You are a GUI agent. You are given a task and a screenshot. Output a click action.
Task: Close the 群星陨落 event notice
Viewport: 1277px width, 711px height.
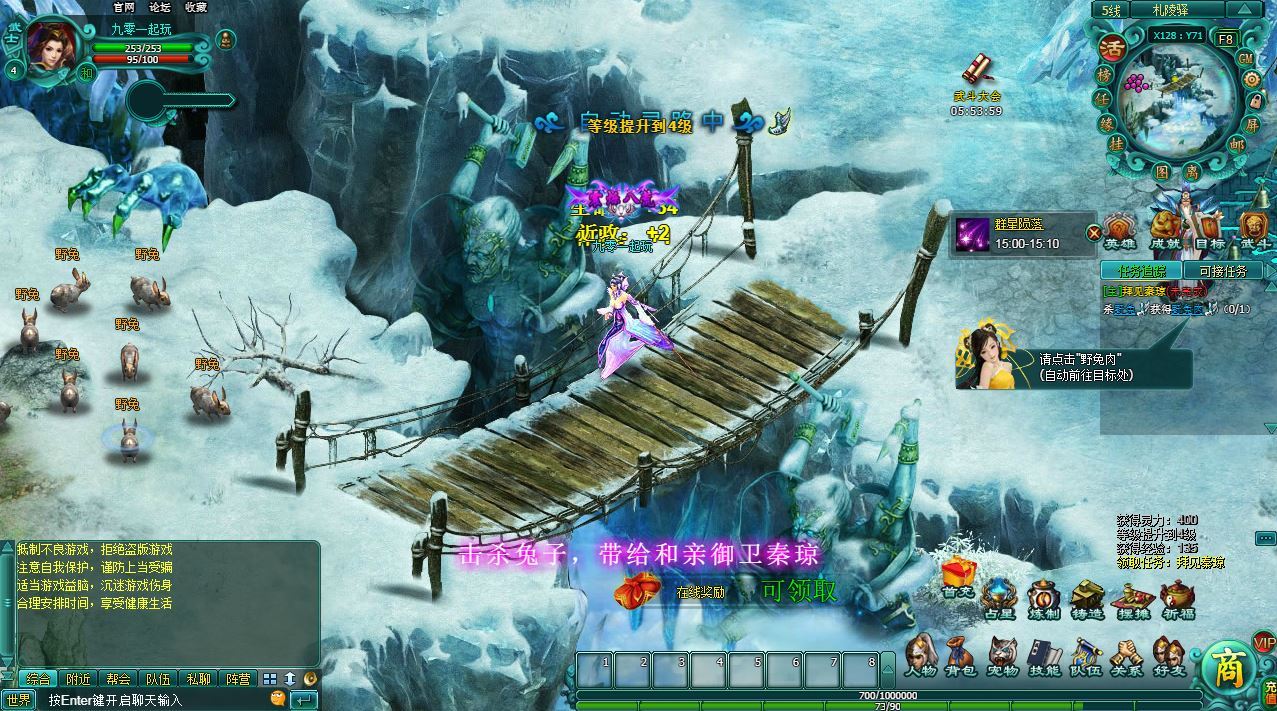[x=1094, y=233]
